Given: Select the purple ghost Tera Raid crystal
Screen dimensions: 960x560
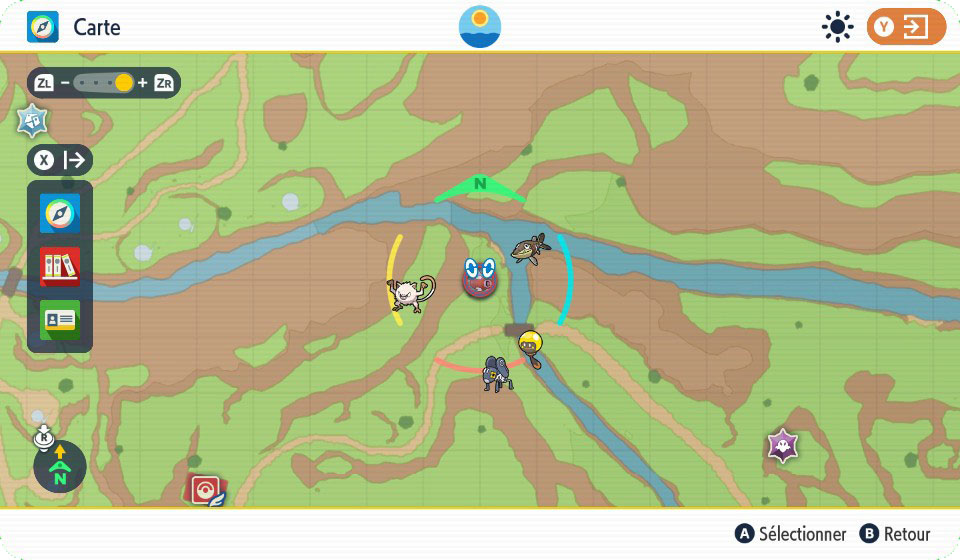Looking at the screenshot, I should (782, 445).
